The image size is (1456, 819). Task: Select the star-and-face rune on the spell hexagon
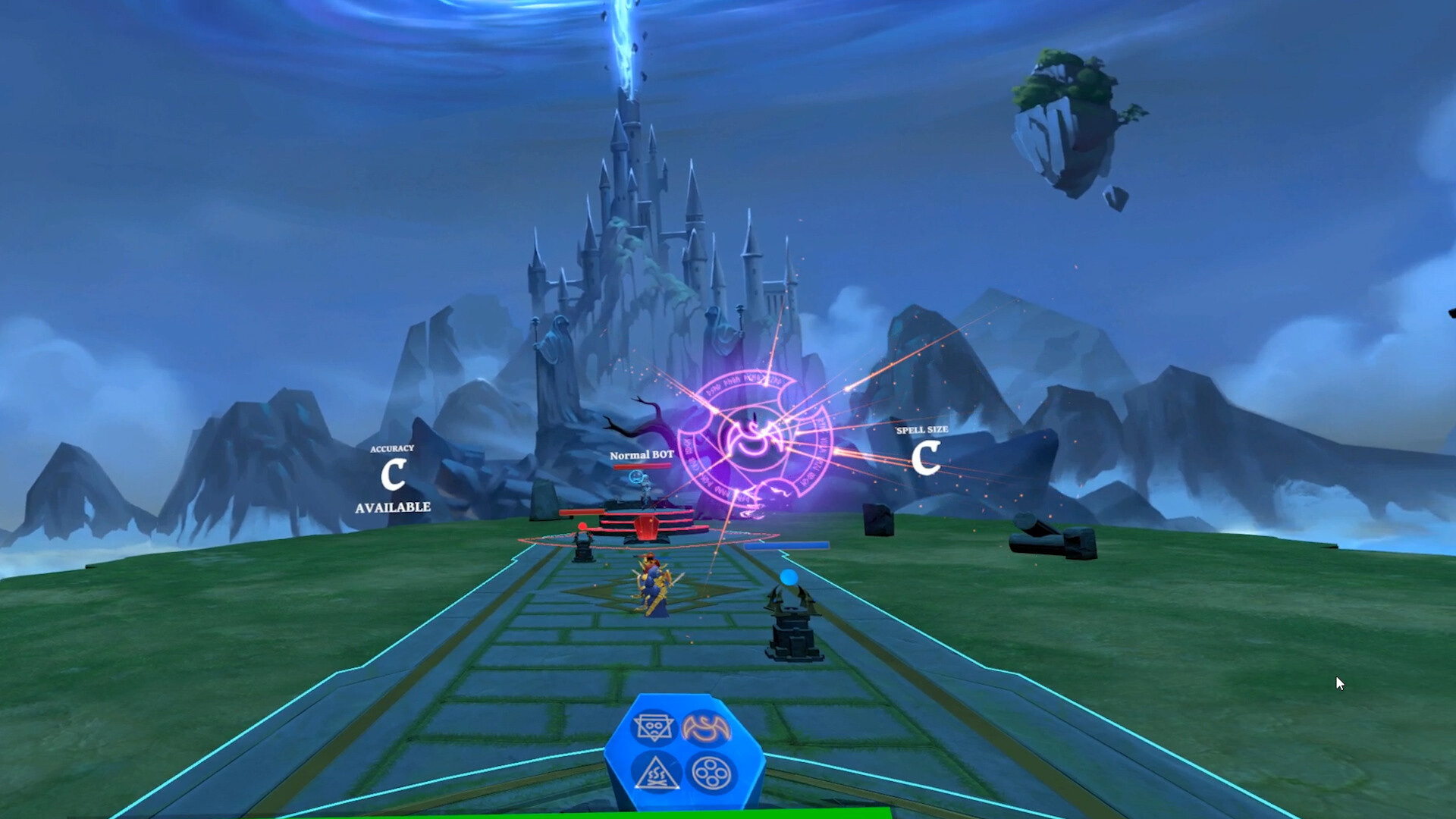pyautogui.click(x=653, y=728)
